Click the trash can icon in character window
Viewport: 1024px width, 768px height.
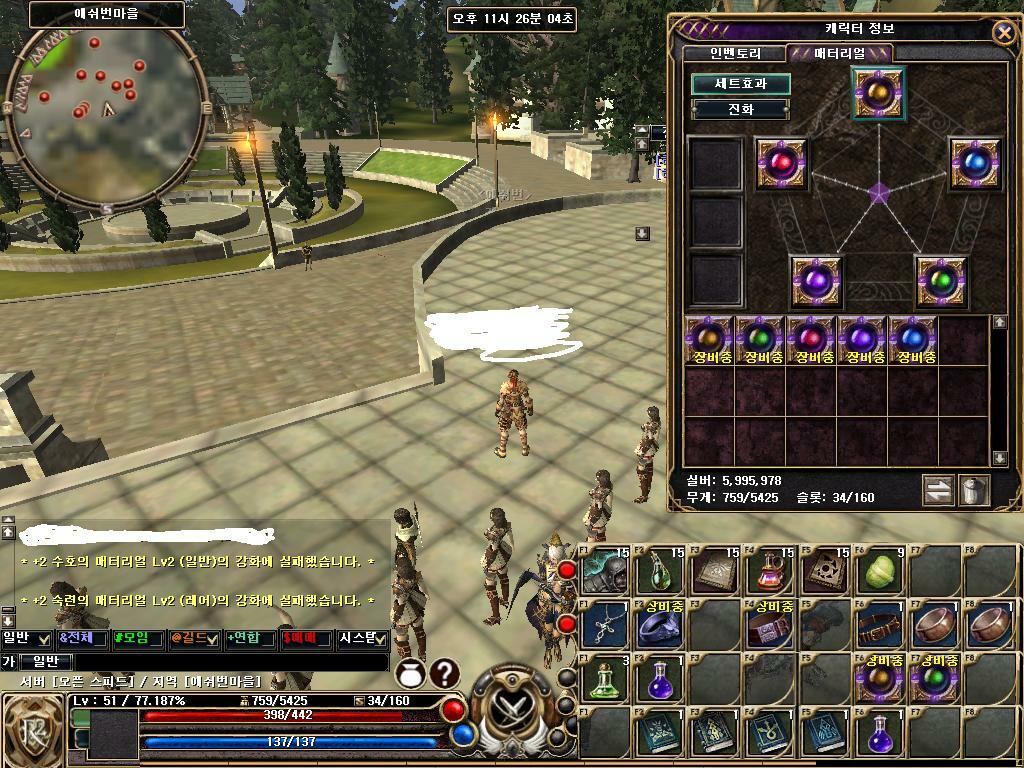coord(974,490)
